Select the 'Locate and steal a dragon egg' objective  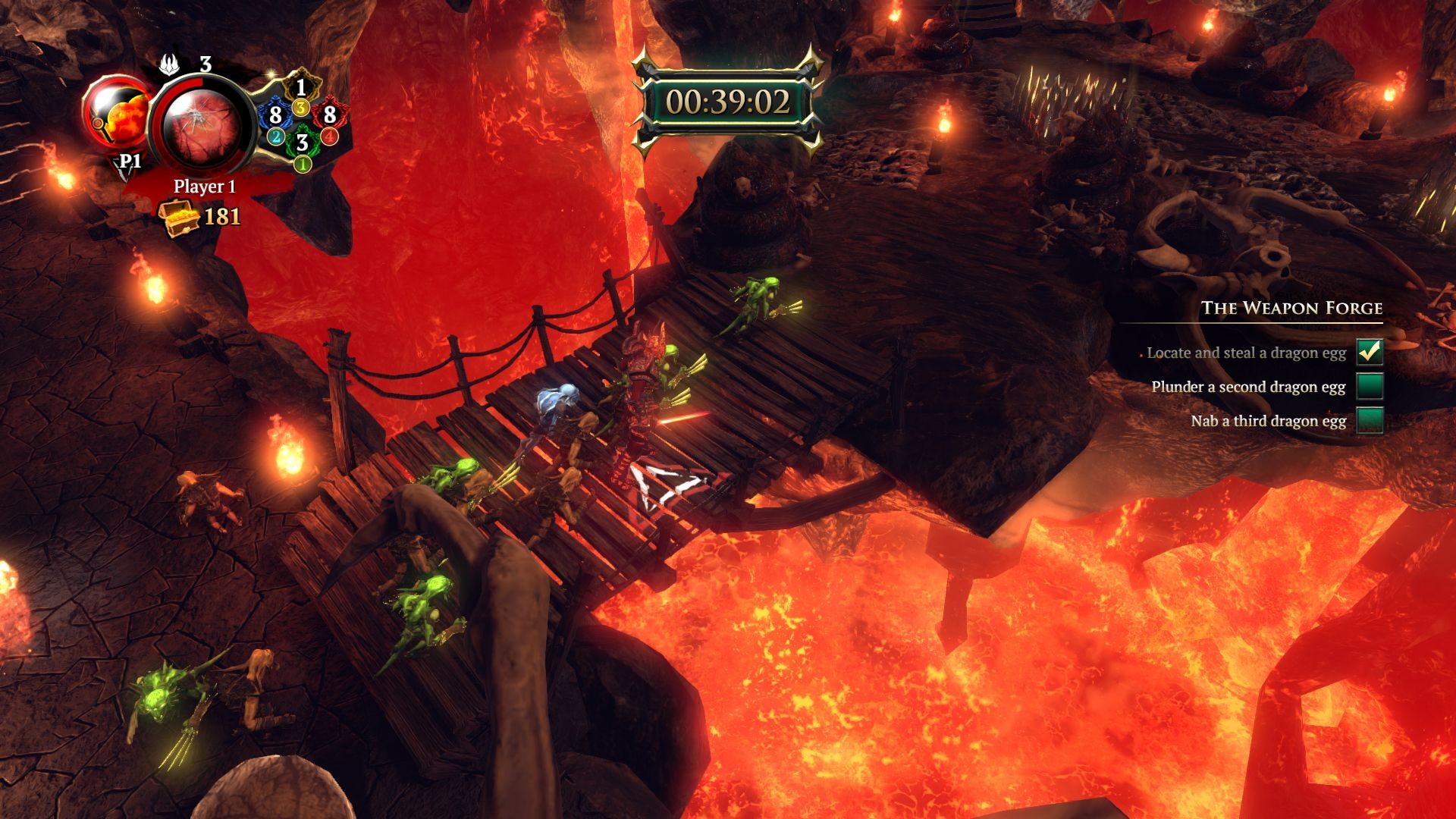click(x=1246, y=353)
